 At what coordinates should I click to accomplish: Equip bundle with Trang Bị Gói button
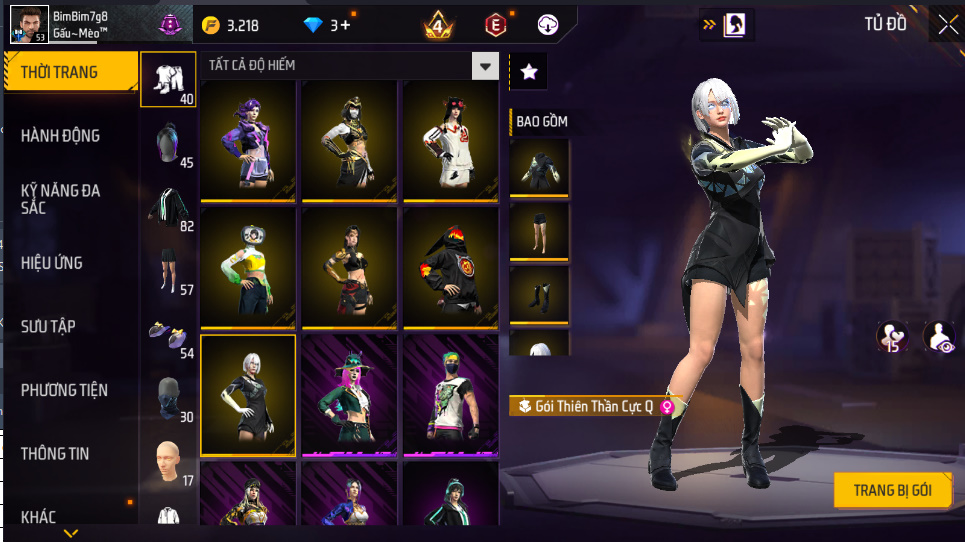point(892,490)
